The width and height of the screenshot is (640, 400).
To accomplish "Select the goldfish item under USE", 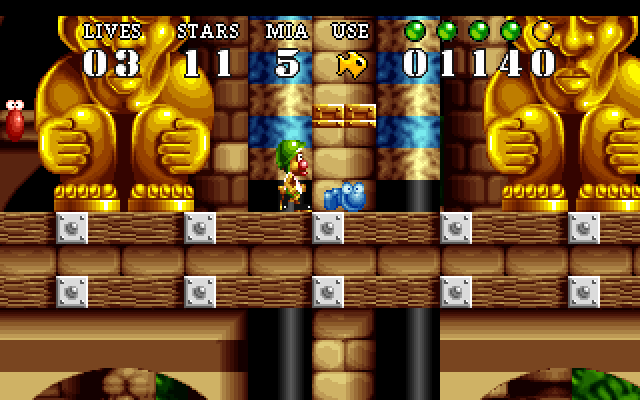I will (351, 64).
